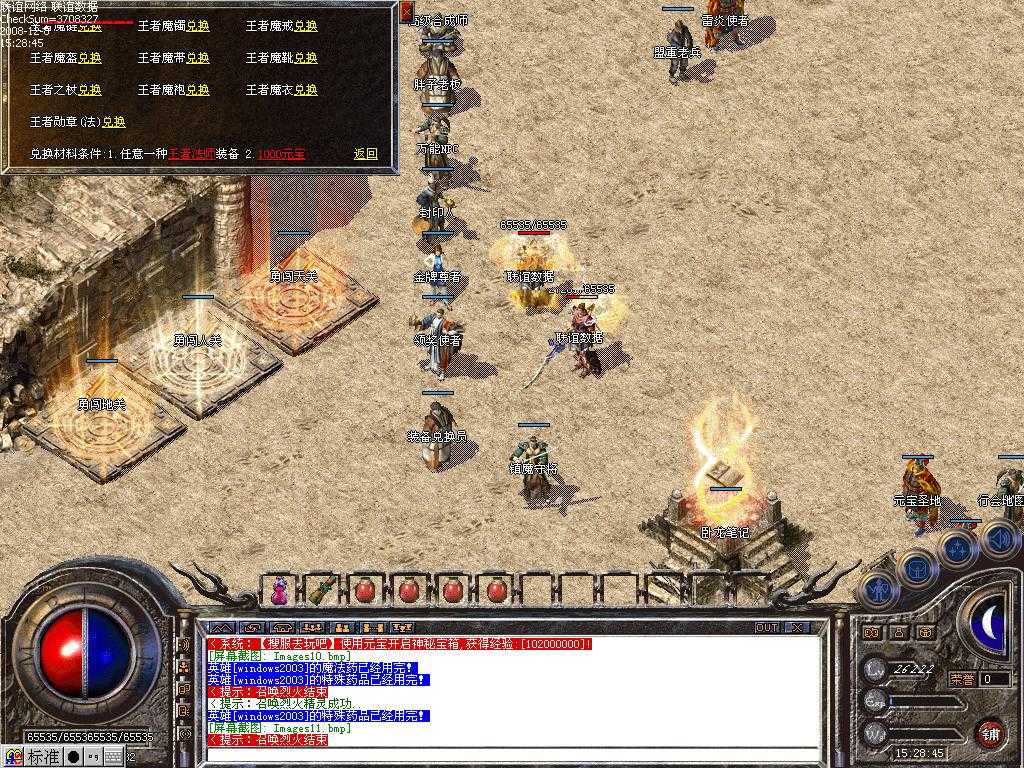Exchange for the 王者之杖 staff
Viewport: 1024px width, 768px height.
[89, 90]
